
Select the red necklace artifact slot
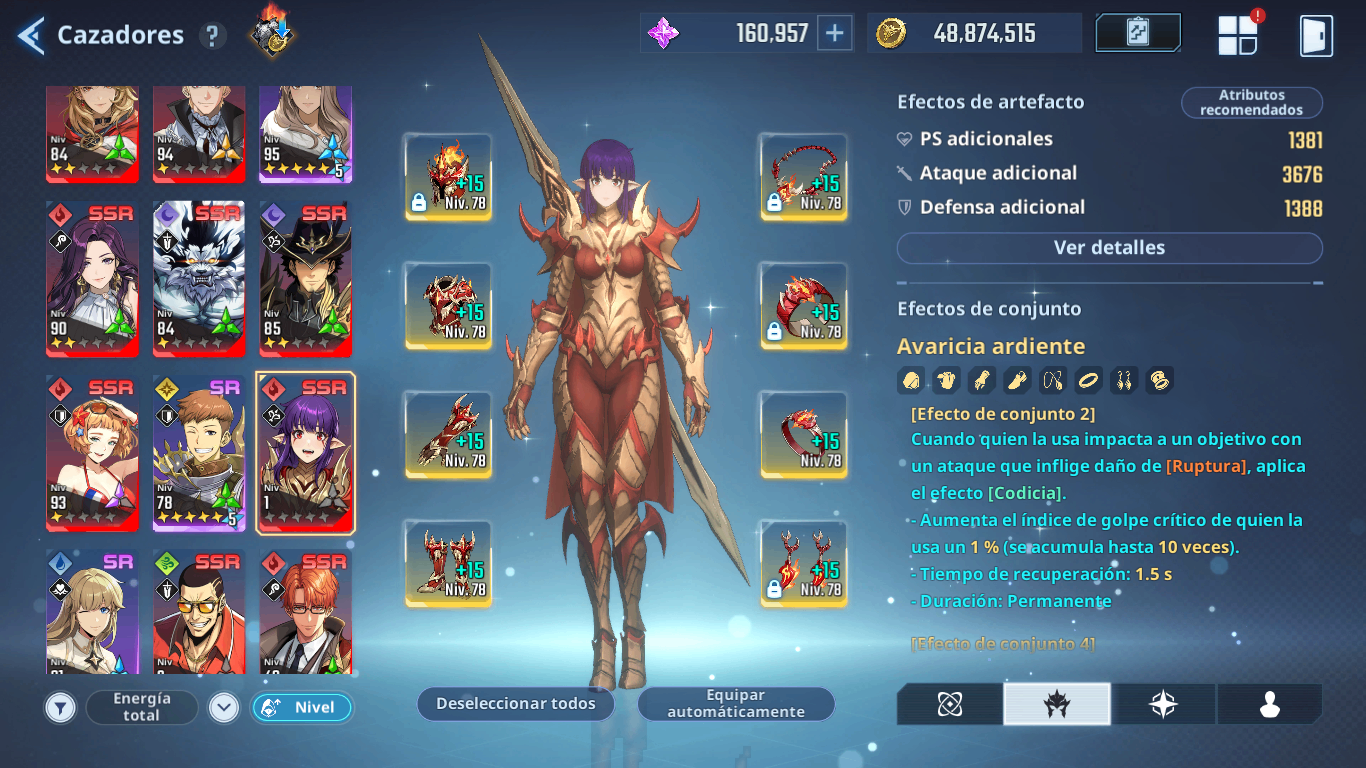(804, 176)
